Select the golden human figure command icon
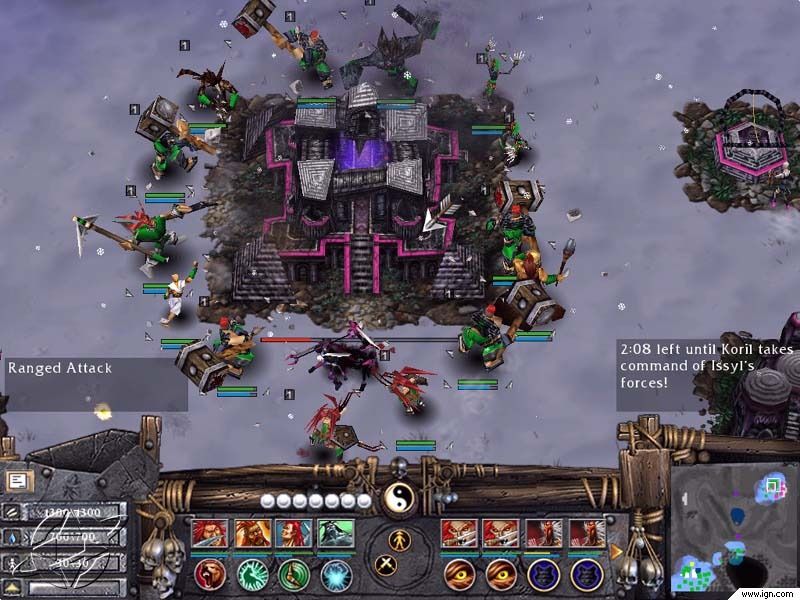Viewport: 800px width, 600px height. [x=399, y=540]
